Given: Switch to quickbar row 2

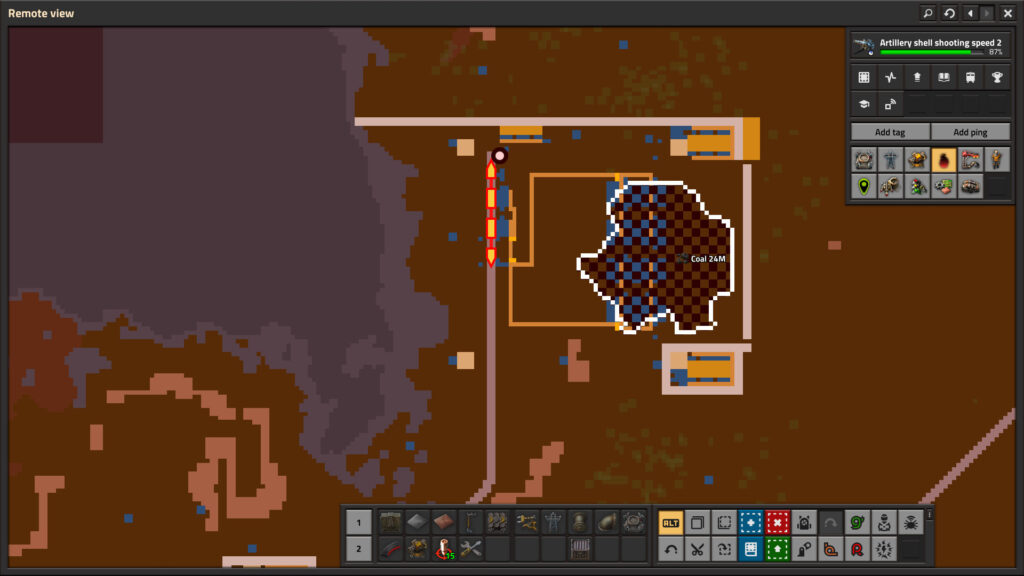Looking at the screenshot, I should pos(359,549).
